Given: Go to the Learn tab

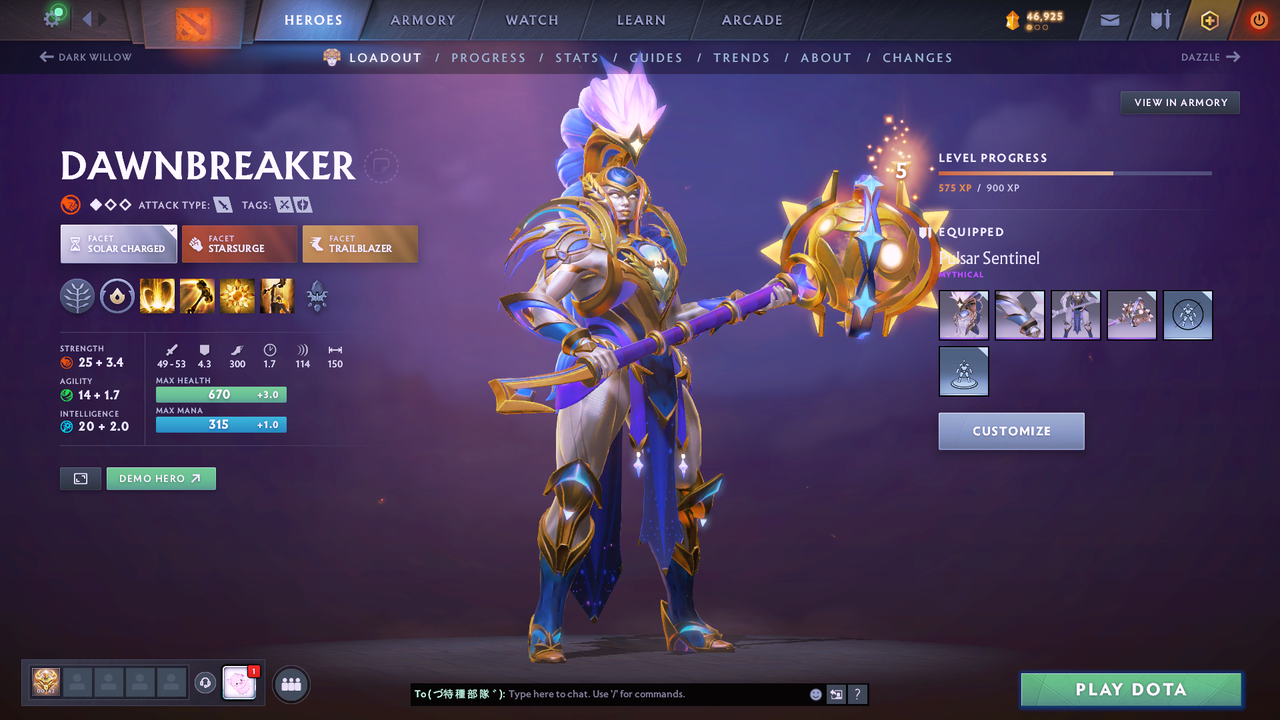Looking at the screenshot, I should [641, 20].
